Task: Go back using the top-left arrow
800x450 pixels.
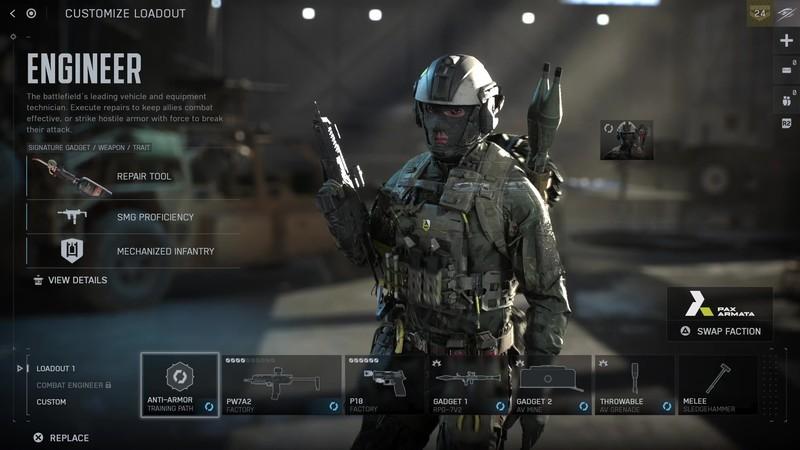Action: tap(12, 13)
